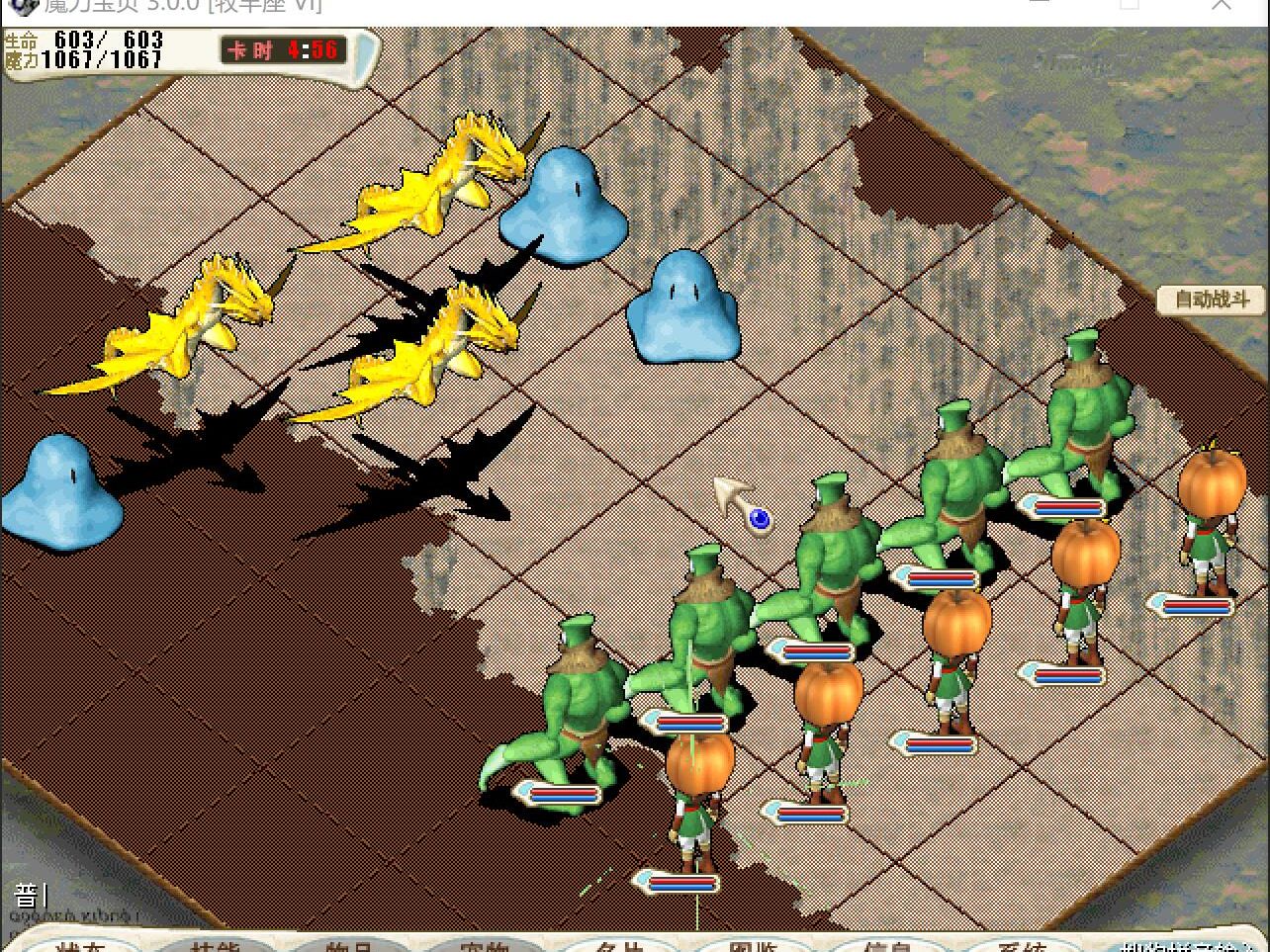Open the 名片 name card menu
The height and width of the screenshot is (952, 1270).
[619, 943]
